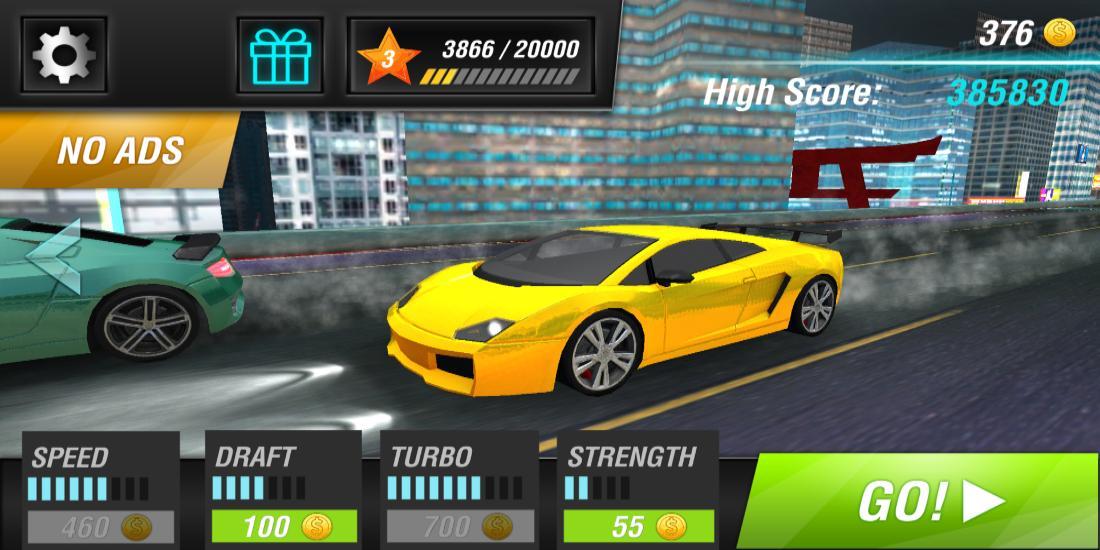This screenshot has height=550, width=1100.
Task: Tap the 376 coin balance
Action: pyautogui.click(x=1026, y=34)
